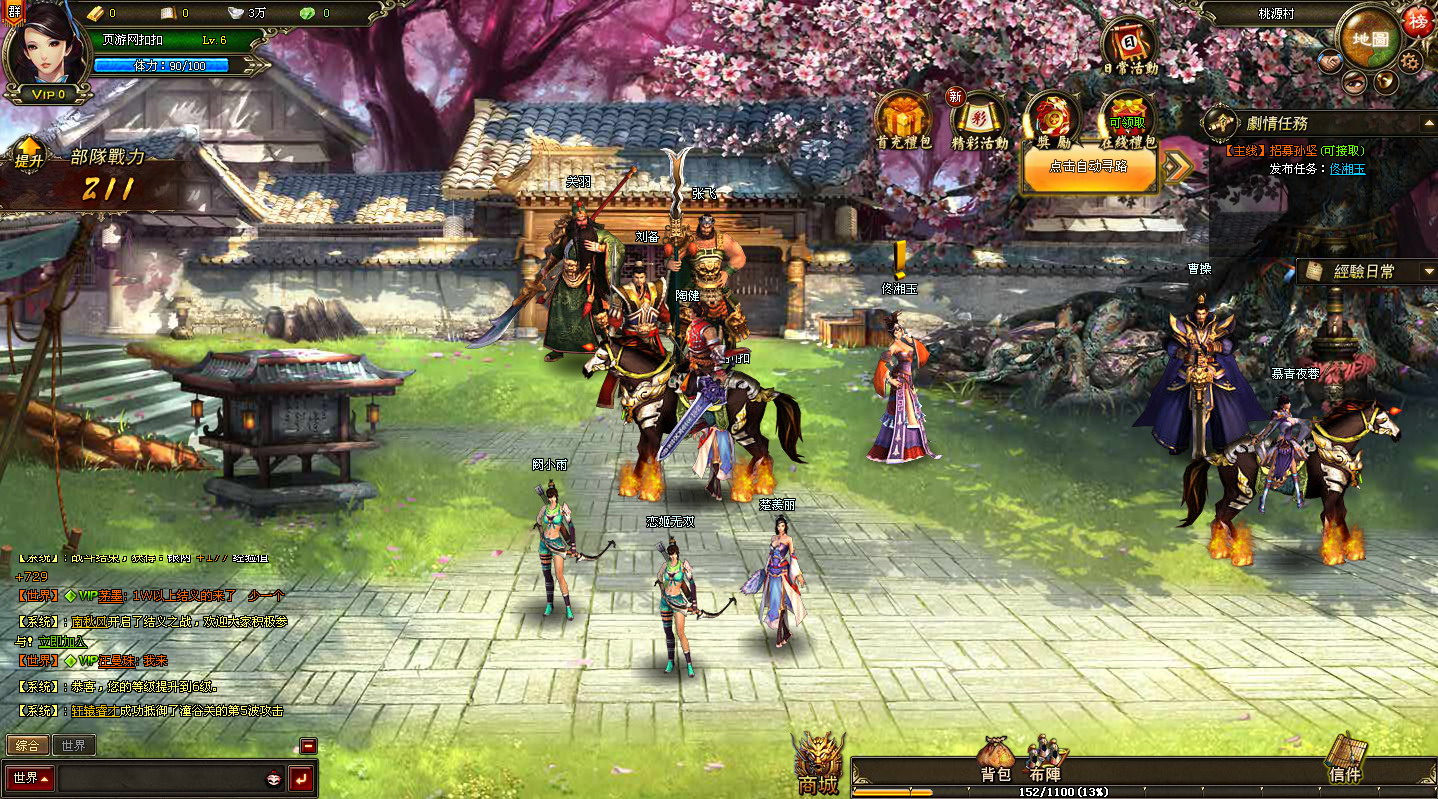
Task: Open the 地圖 world map globe
Action: [x=1370, y=38]
